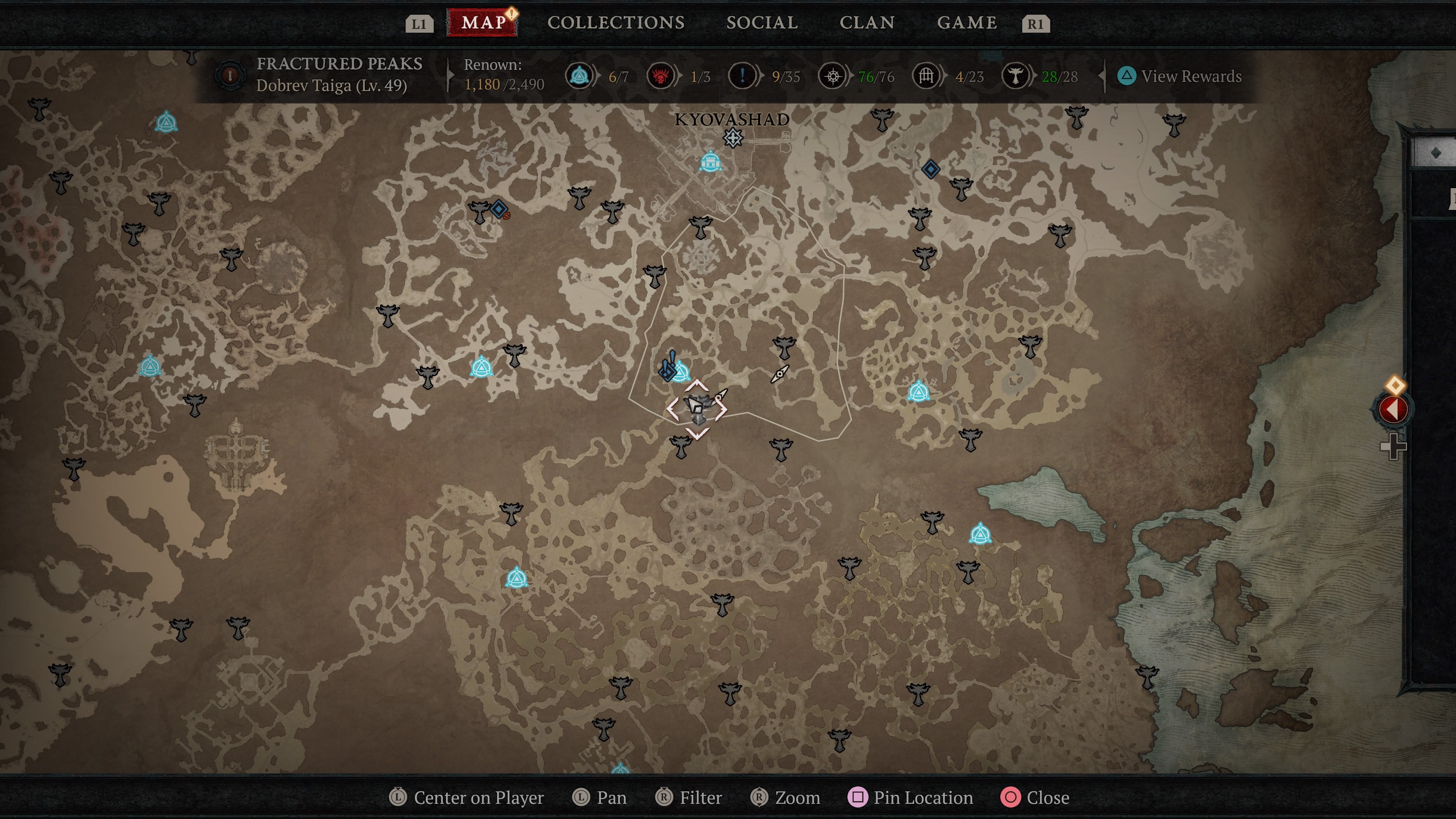The height and width of the screenshot is (819, 1456).
Task: Collapse the right side panel with the red arrow
Action: (1393, 409)
